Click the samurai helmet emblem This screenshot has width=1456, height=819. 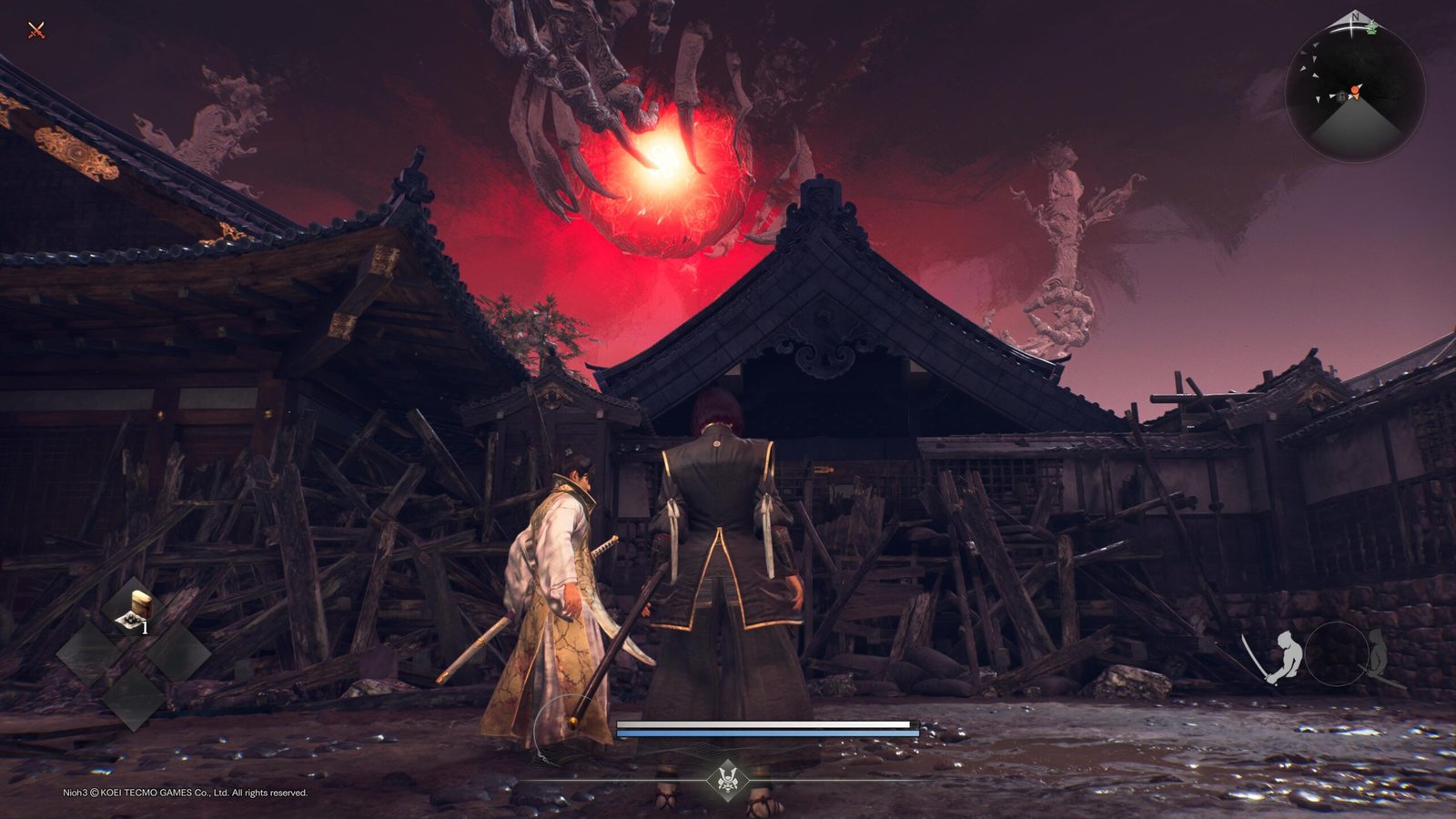coord(727,779)
